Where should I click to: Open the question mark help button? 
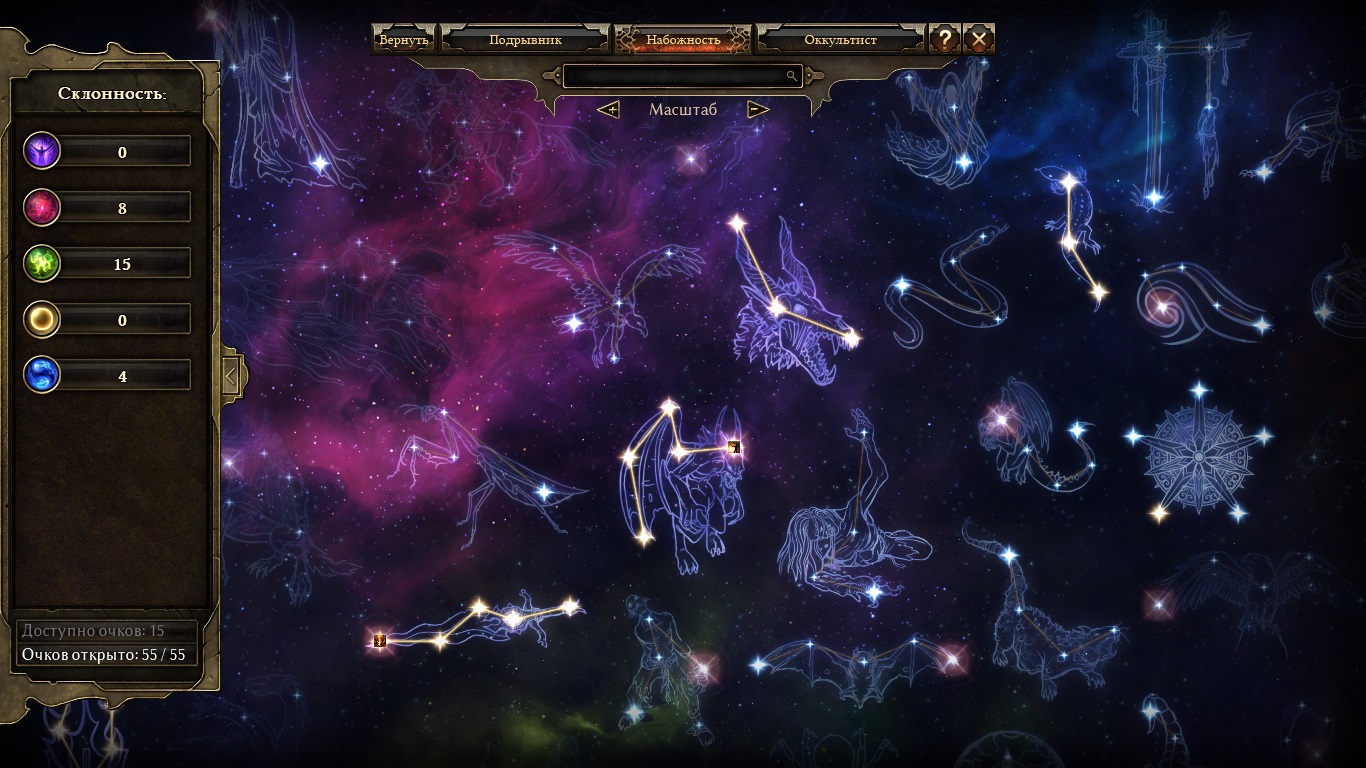[x=944, y=40]
